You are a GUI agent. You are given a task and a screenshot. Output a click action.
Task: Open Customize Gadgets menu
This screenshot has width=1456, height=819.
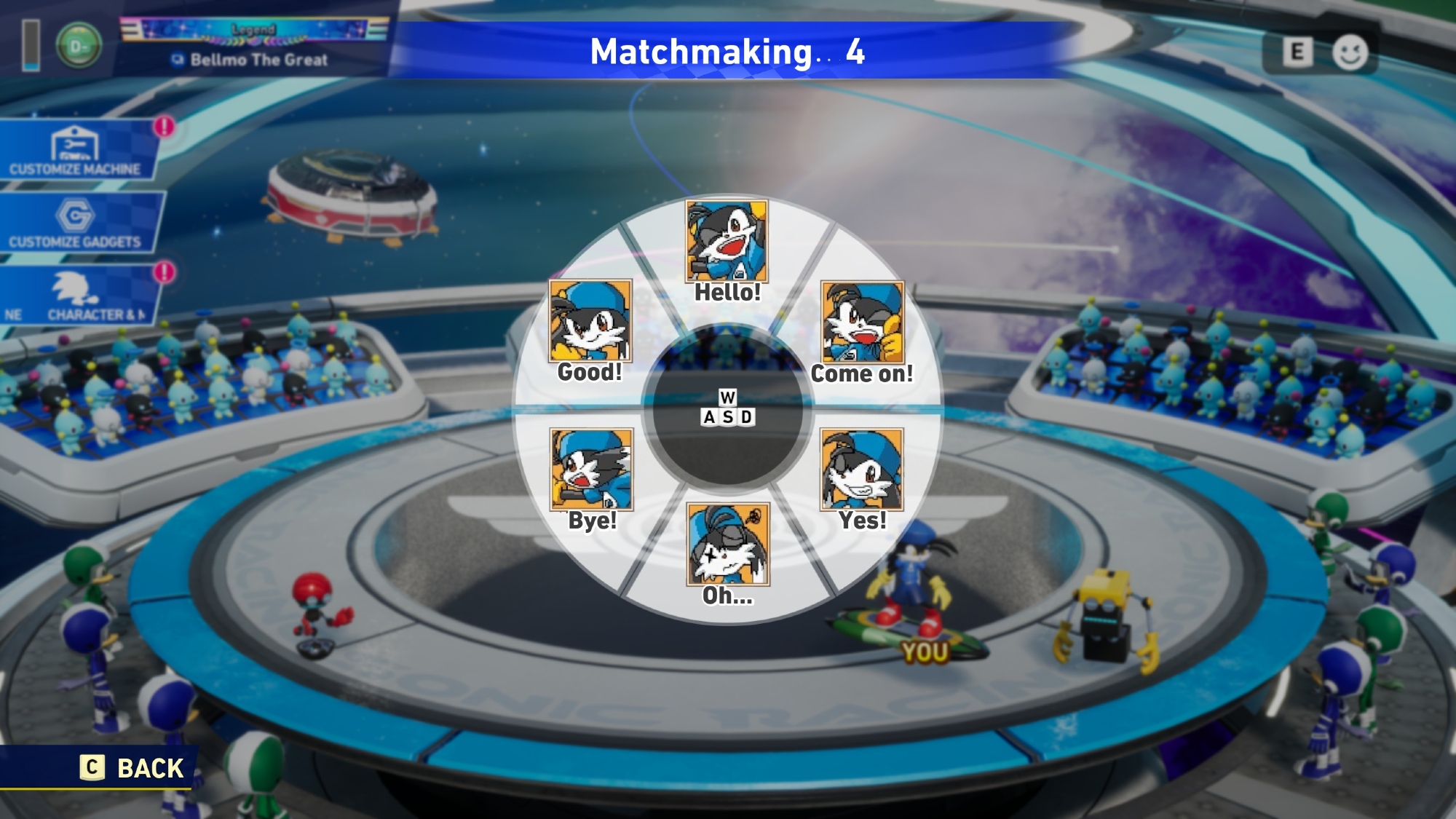[76, 223]
